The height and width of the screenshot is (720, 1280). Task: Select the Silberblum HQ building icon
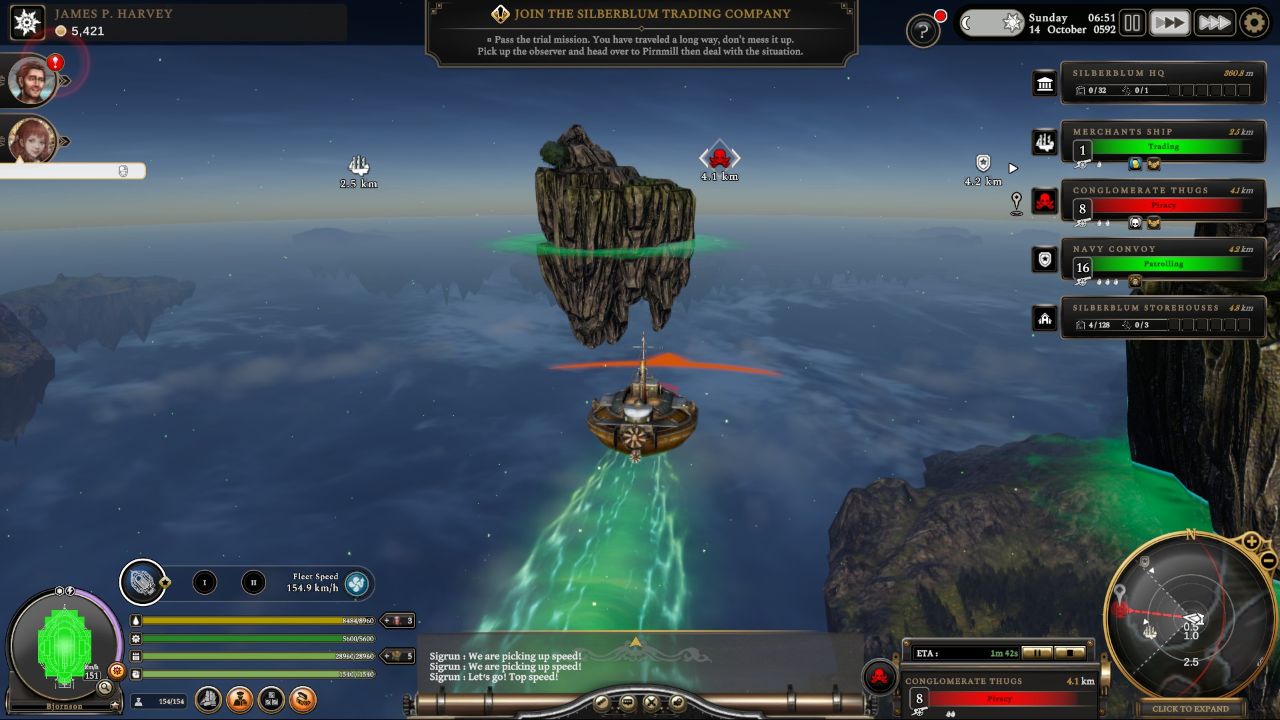(1043, 84)
